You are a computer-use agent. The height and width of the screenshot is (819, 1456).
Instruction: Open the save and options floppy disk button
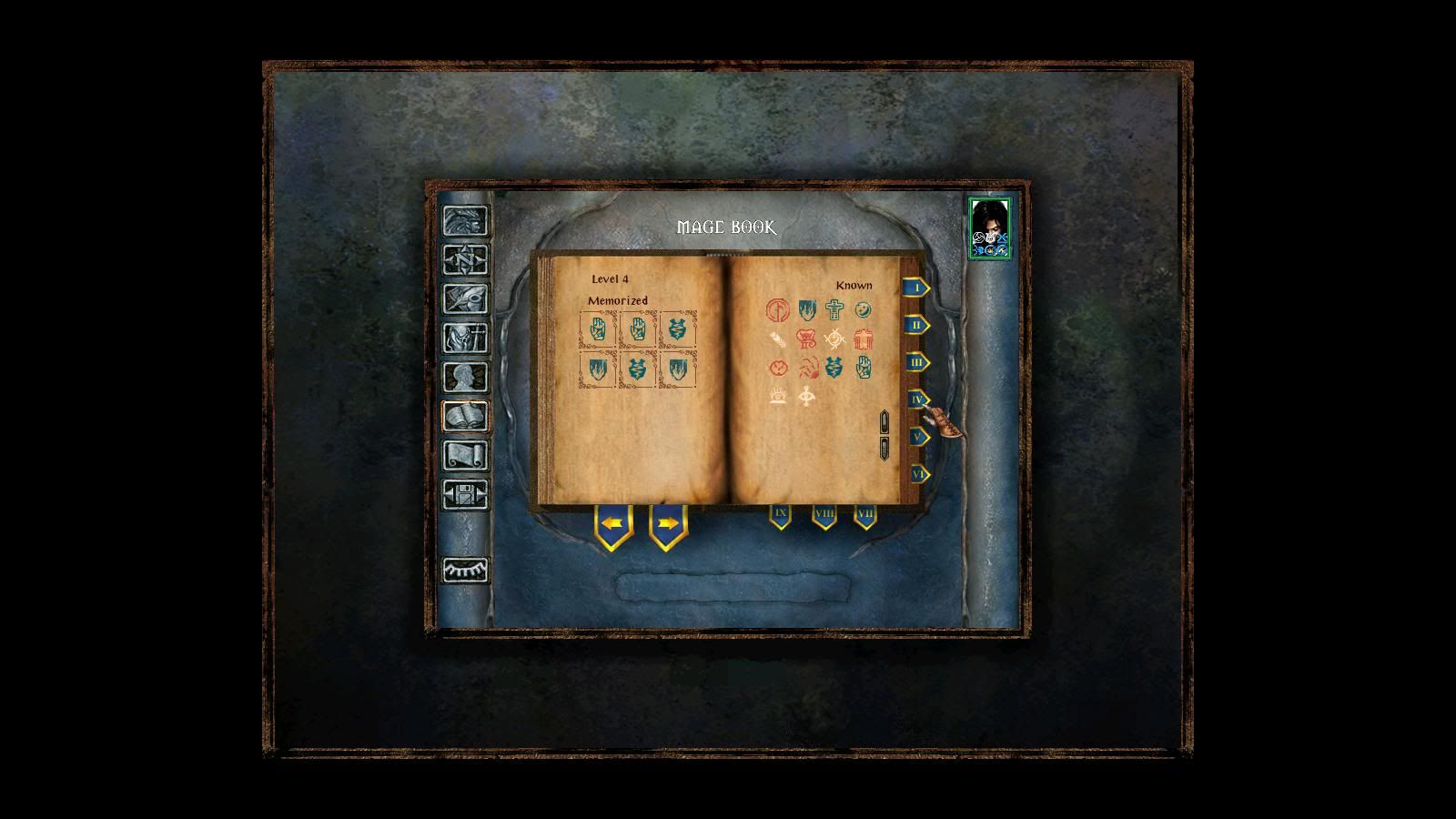click(x=465, y=495)
